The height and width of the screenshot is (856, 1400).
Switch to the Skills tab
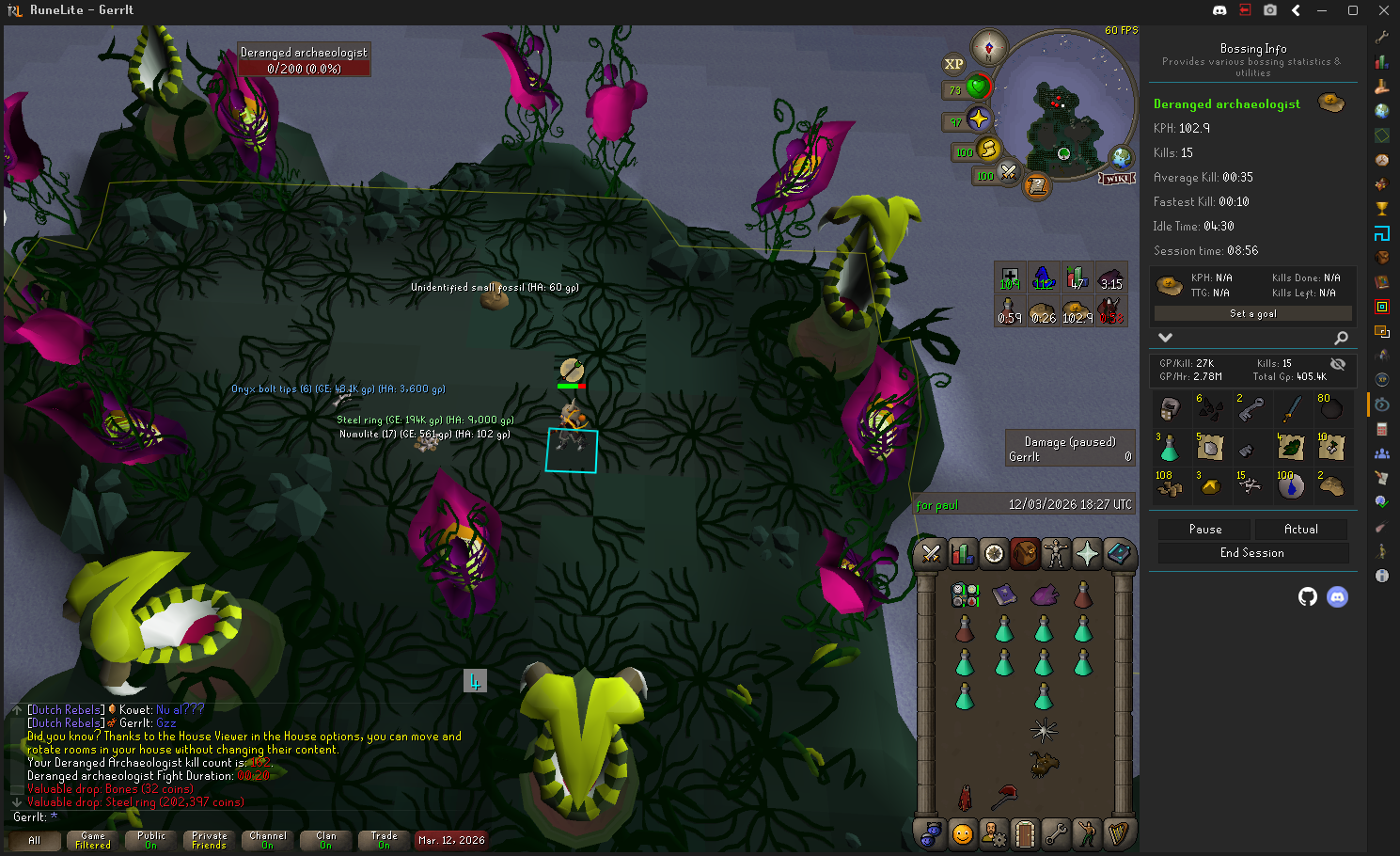pyautogui.click(x=962, y=554)
